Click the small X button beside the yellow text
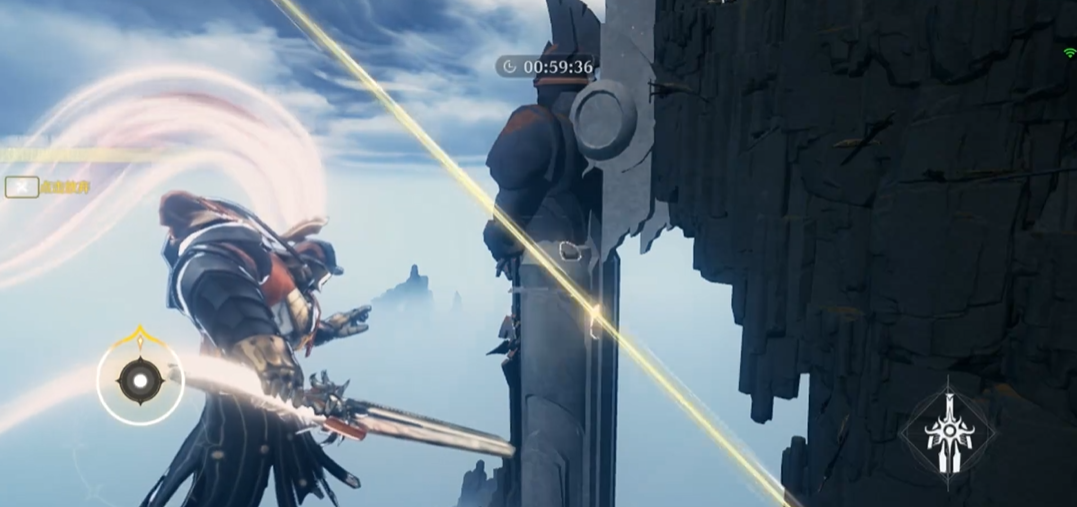The image size is (1077, 507). pos(22,187)
